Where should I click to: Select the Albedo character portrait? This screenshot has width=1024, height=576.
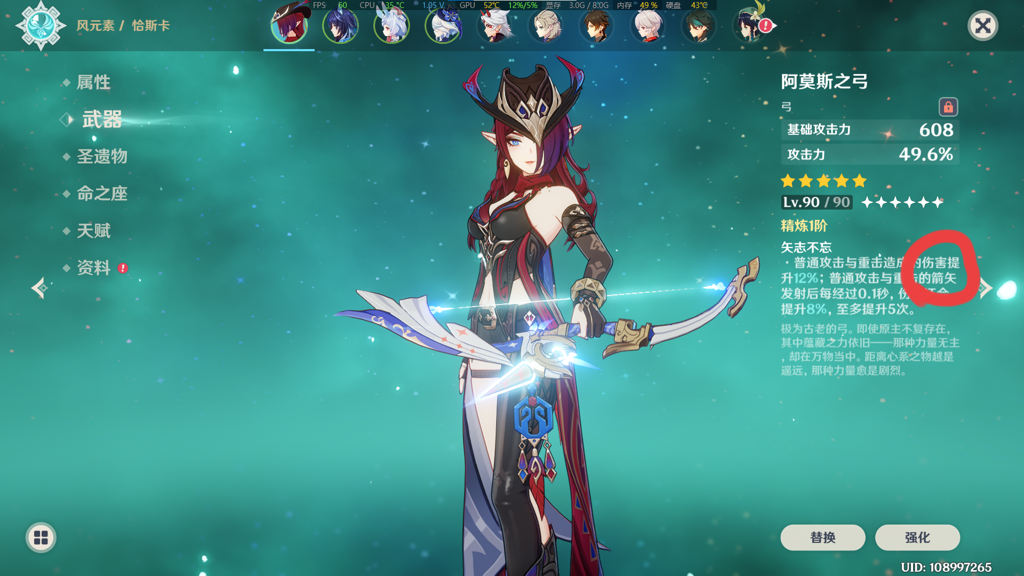click(546, 26)
